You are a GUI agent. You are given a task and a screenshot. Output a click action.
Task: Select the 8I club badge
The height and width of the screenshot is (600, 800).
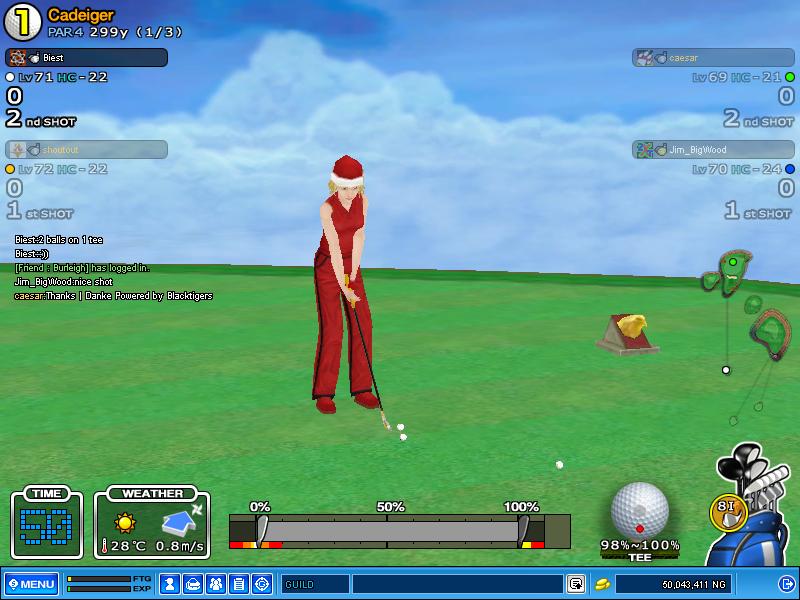coord(727,507)
